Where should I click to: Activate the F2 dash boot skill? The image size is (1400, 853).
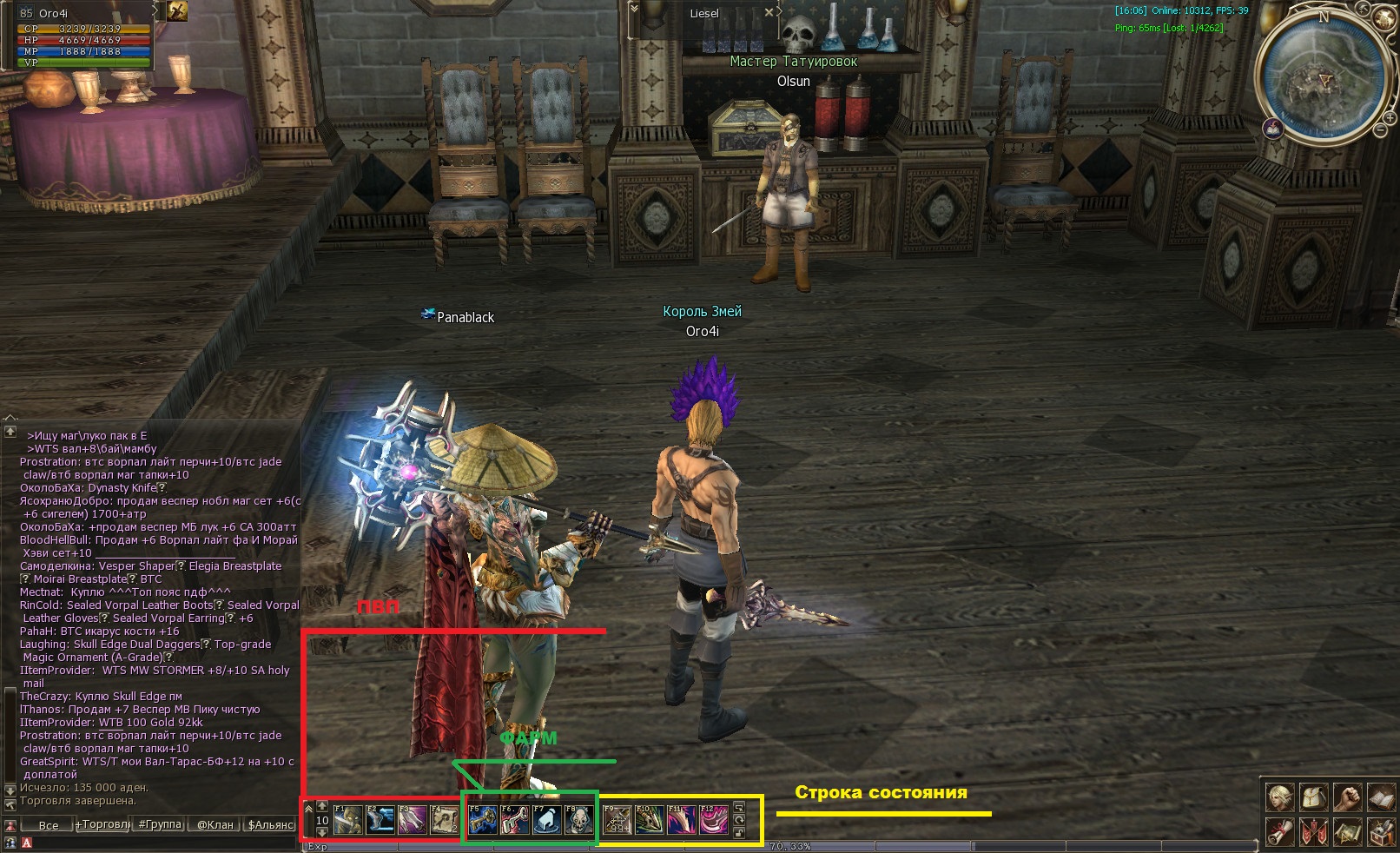click(380, 820)
